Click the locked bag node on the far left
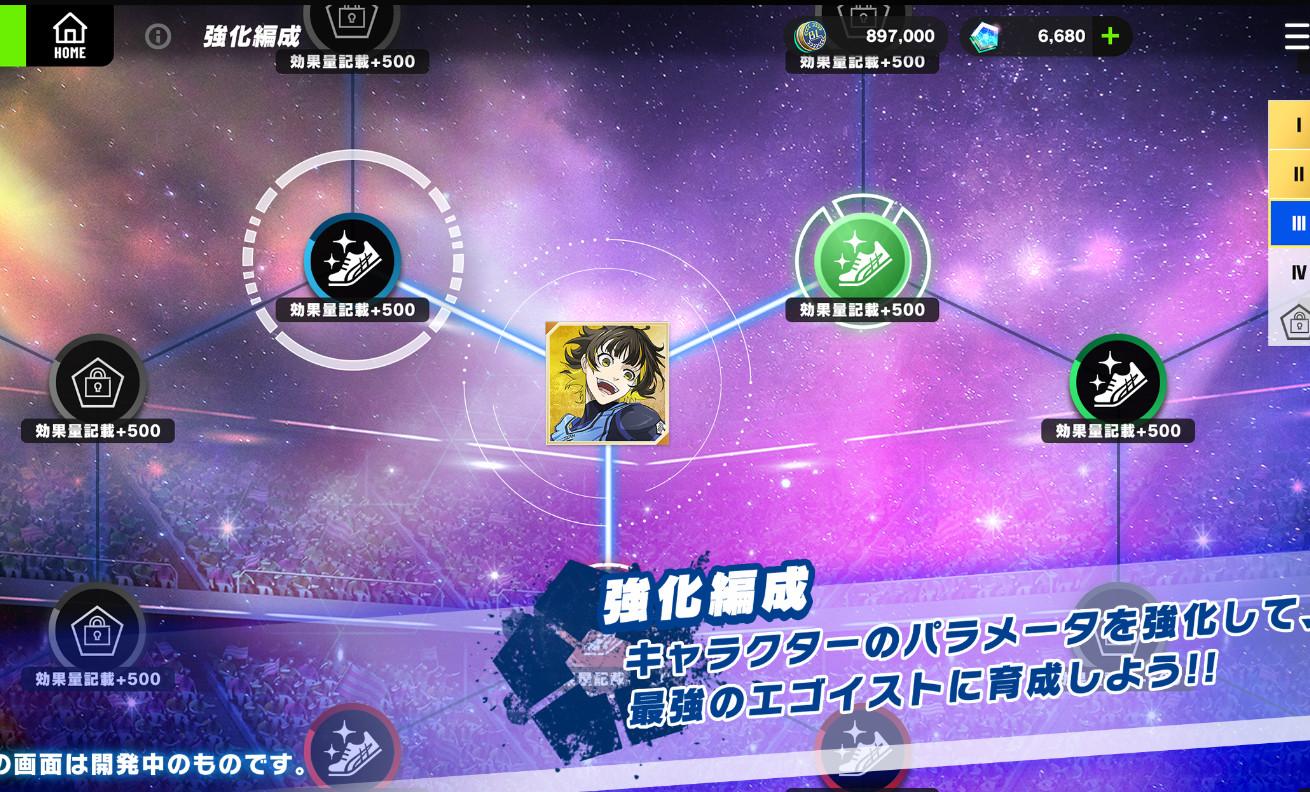 coord(97,382)
